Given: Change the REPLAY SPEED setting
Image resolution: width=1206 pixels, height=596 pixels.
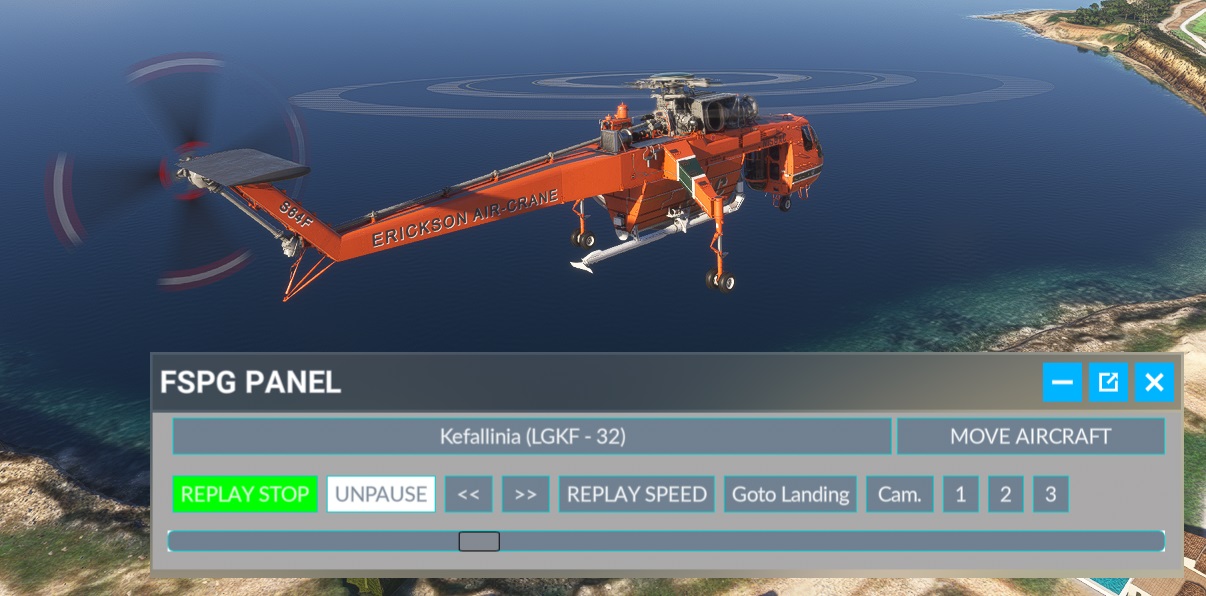Looking at the screenshot, I should coord(637,494).
